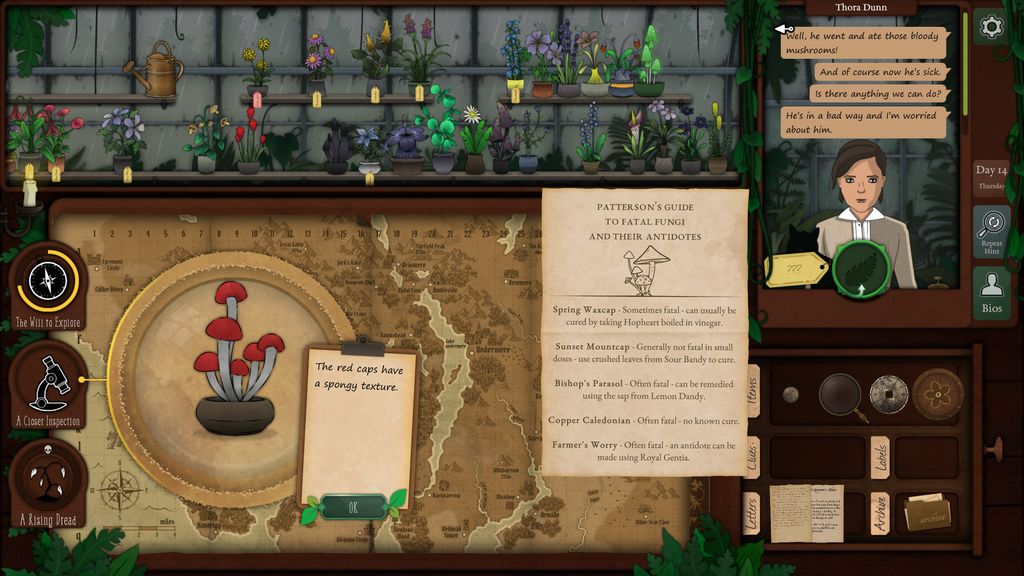Click the Repeat Hint button
Screen dimensions: 1024x576
click(x=991, y=231)
